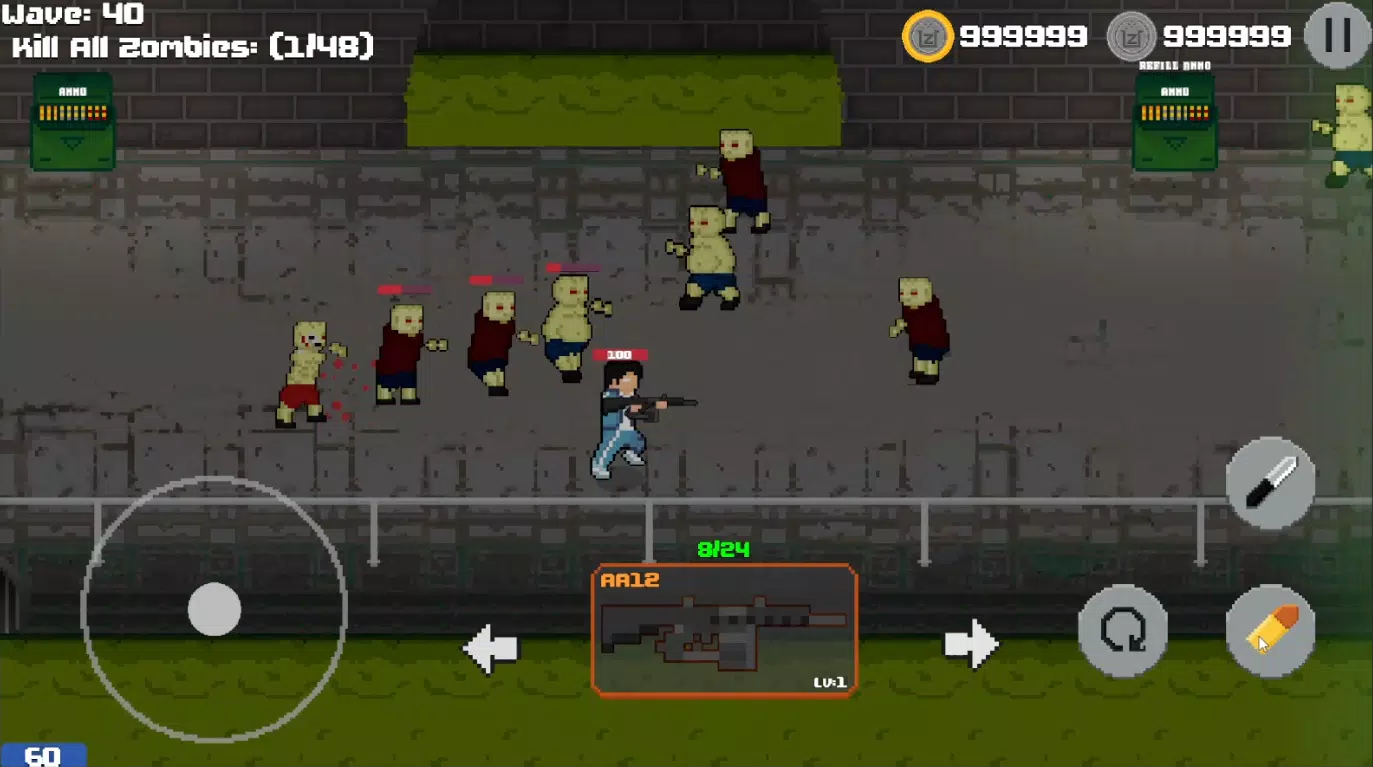This screenshot has width=1373, height=767.
Task: Tap the reload weapon icon
Action: [x=1122, y=631]
